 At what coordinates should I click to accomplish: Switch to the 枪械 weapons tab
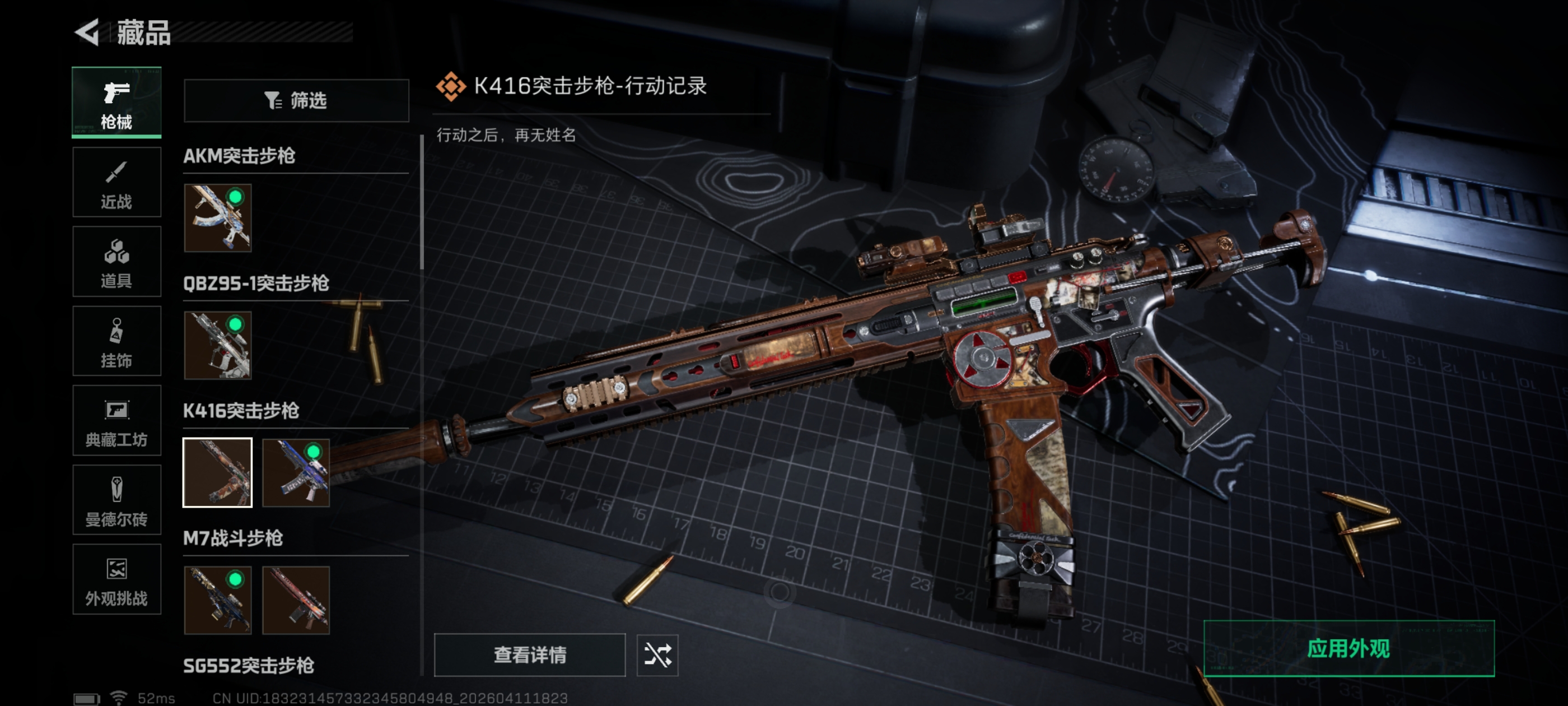[116, 102]
